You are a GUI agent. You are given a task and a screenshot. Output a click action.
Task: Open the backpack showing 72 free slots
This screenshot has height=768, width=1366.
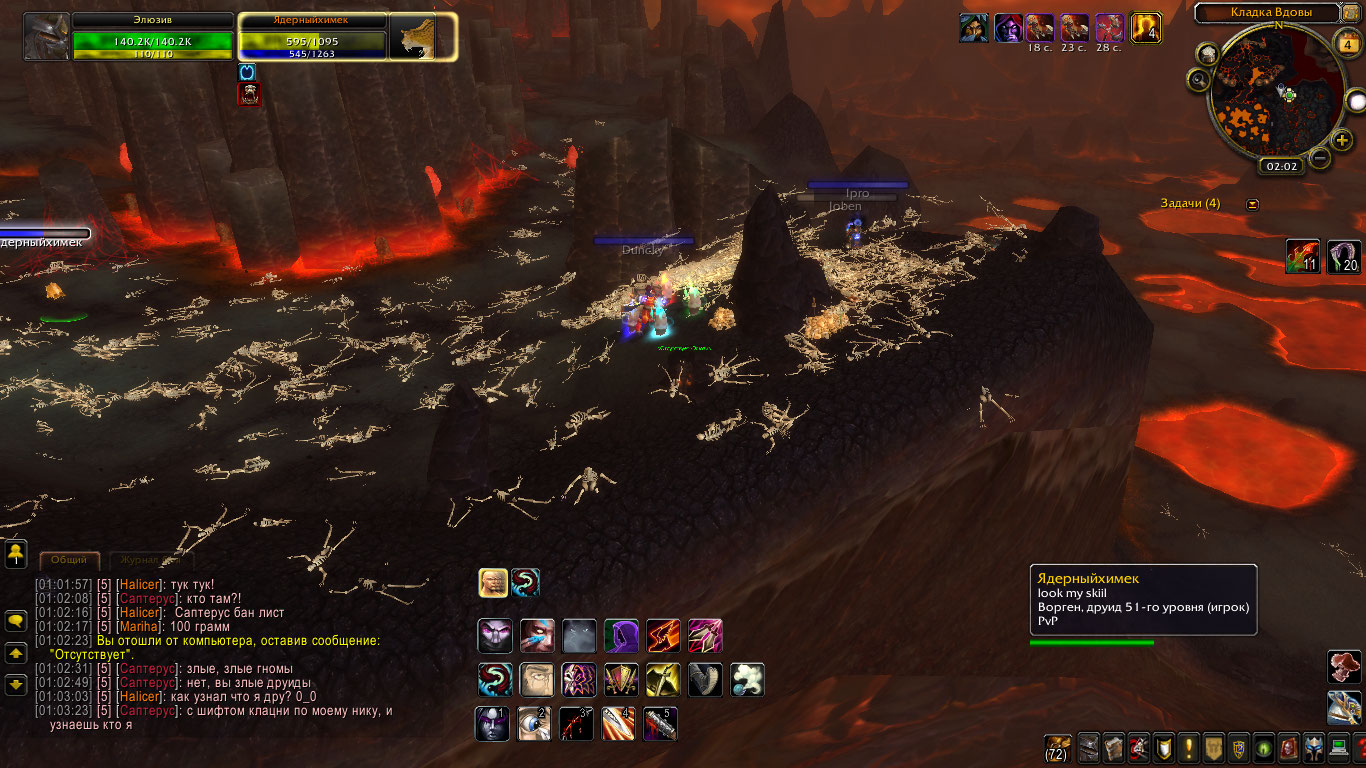(x=1057, y=746)
